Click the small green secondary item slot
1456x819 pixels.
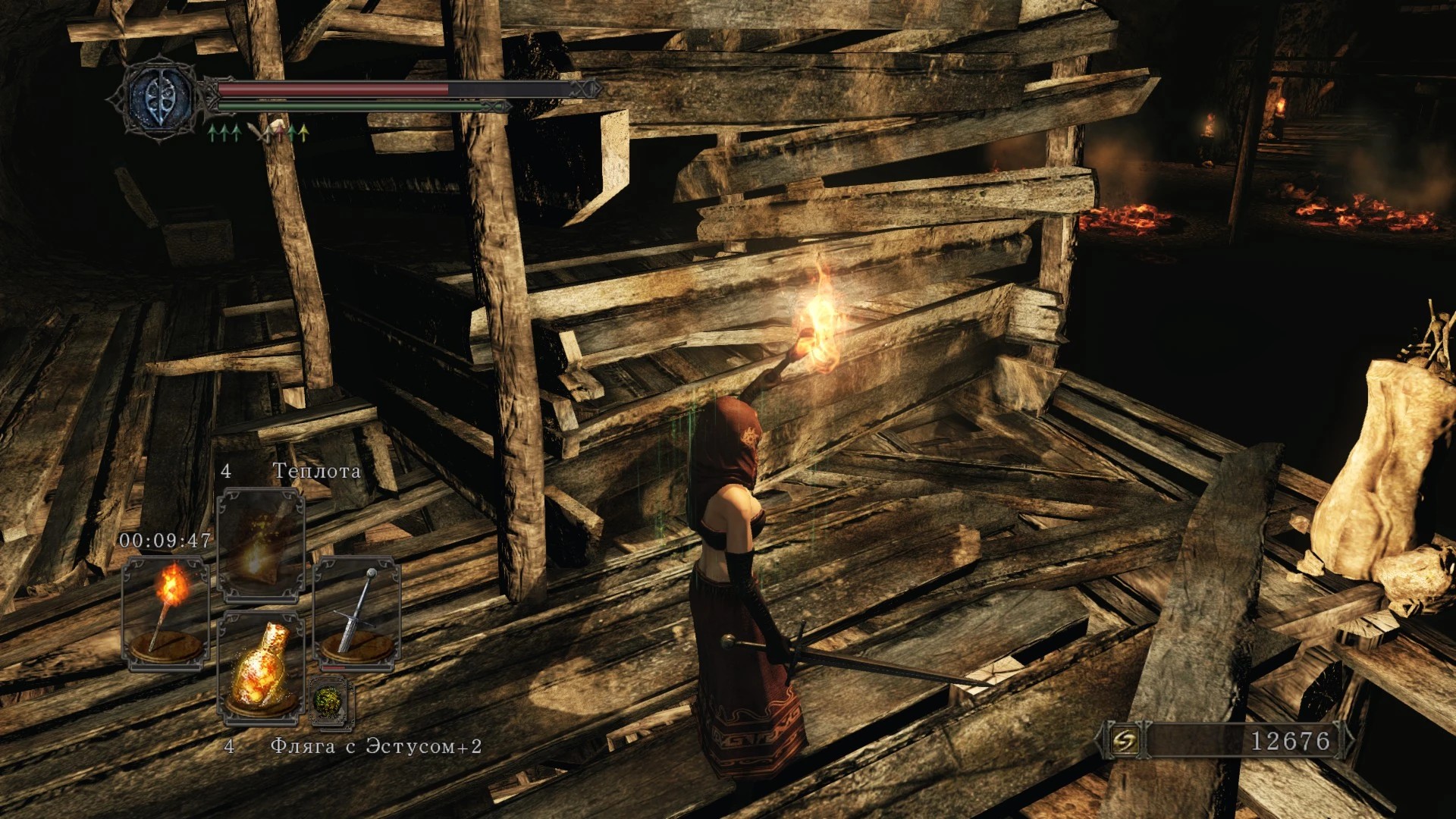click(x=331, y=701)
